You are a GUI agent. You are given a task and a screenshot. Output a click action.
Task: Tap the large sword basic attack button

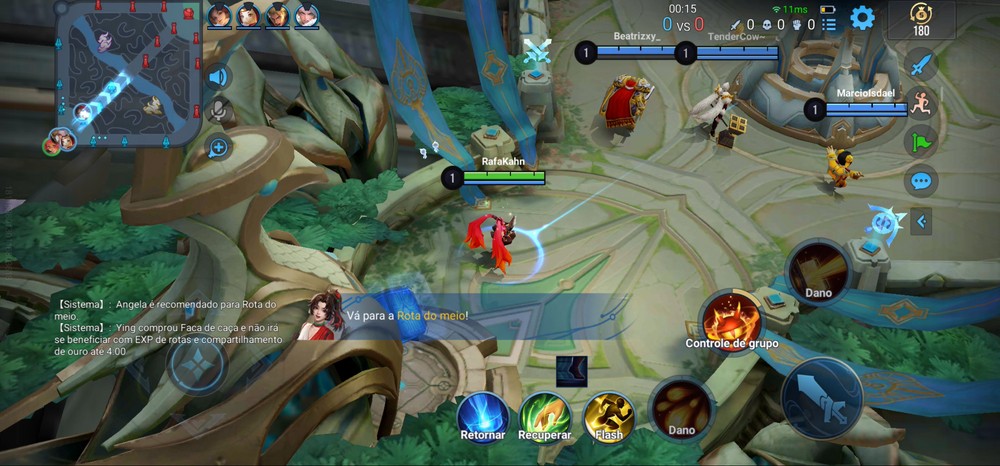click(822, 398)
